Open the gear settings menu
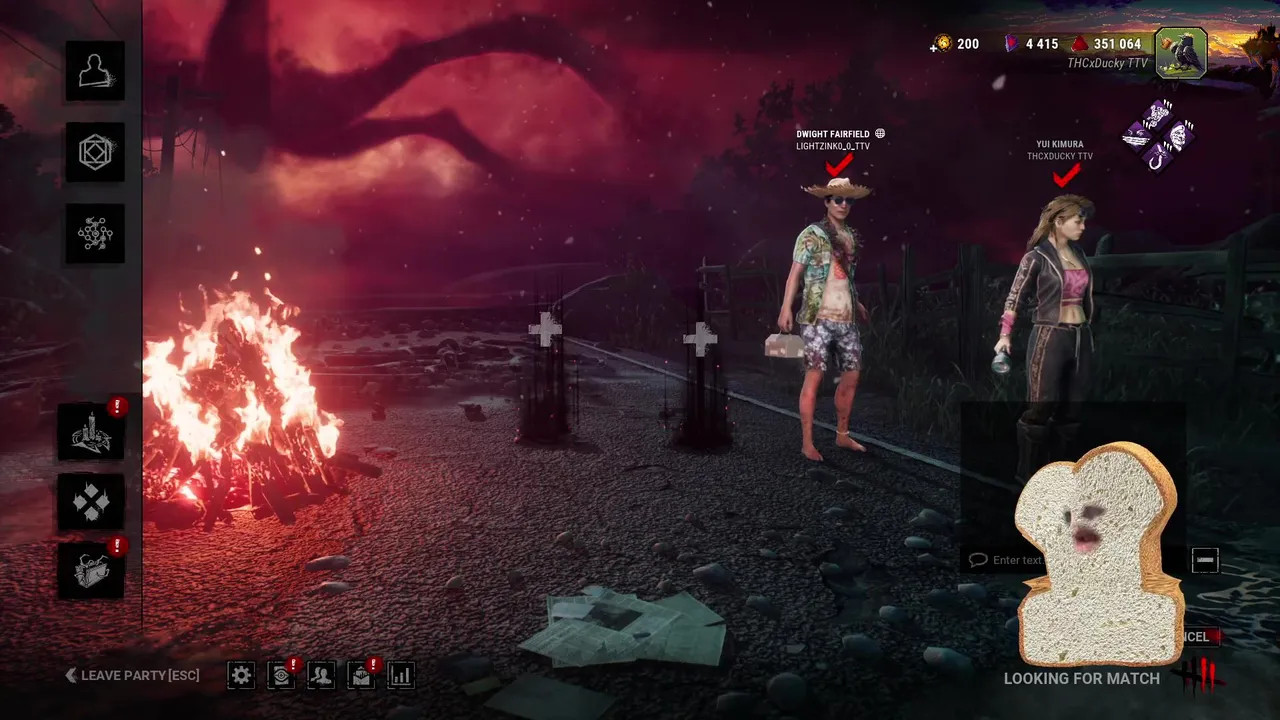Screen dimensions: 1280x720 pos(241,675)
